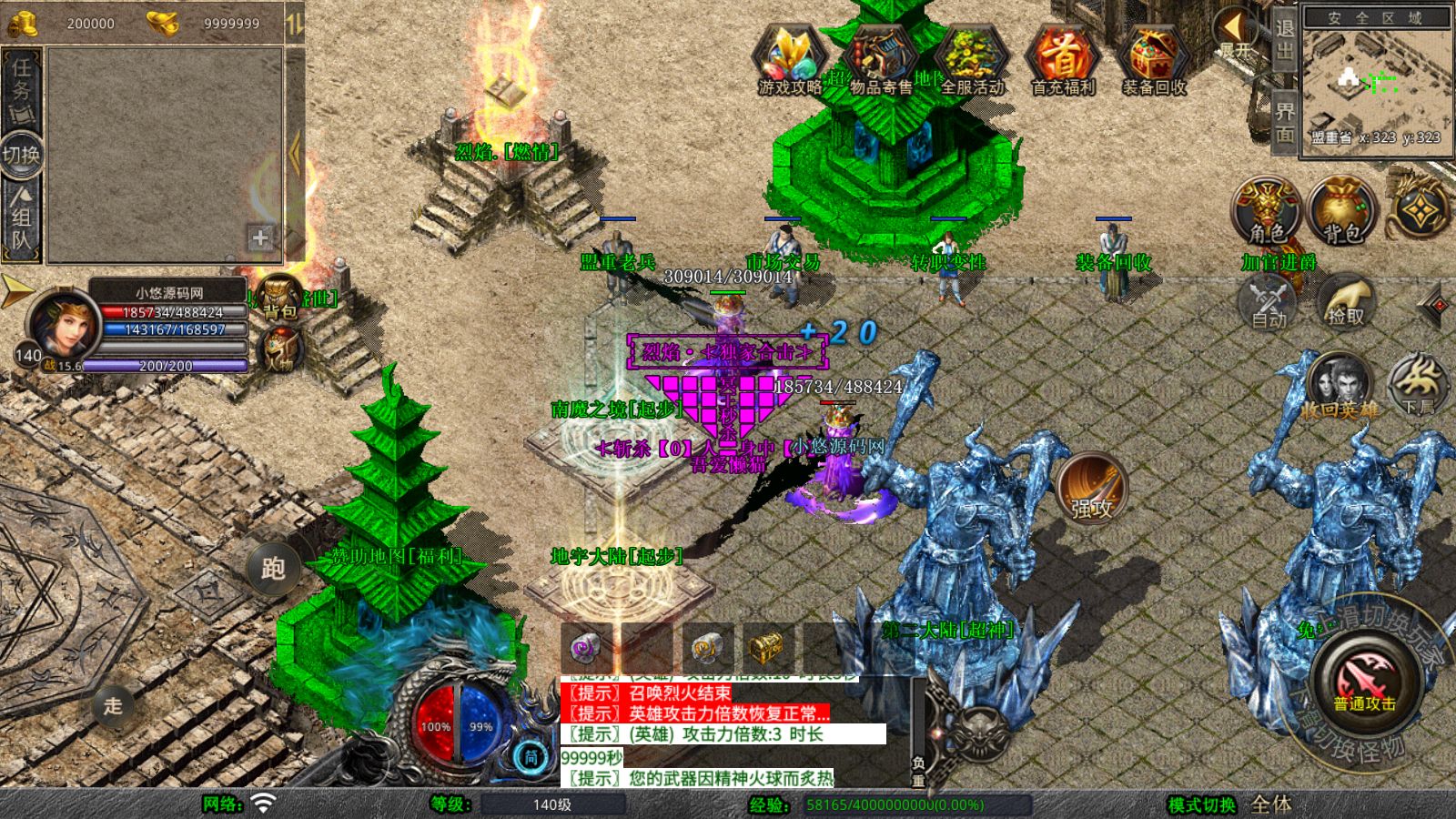Switch to 跑 run mode

(x=273, y=569)
